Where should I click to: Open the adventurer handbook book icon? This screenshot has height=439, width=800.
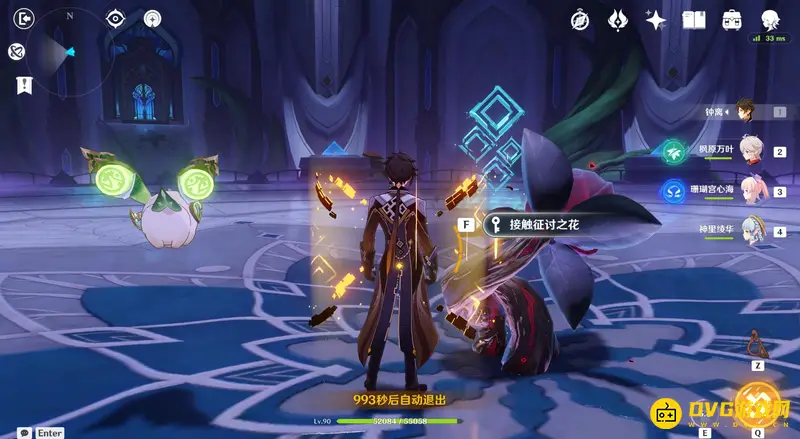694,19
